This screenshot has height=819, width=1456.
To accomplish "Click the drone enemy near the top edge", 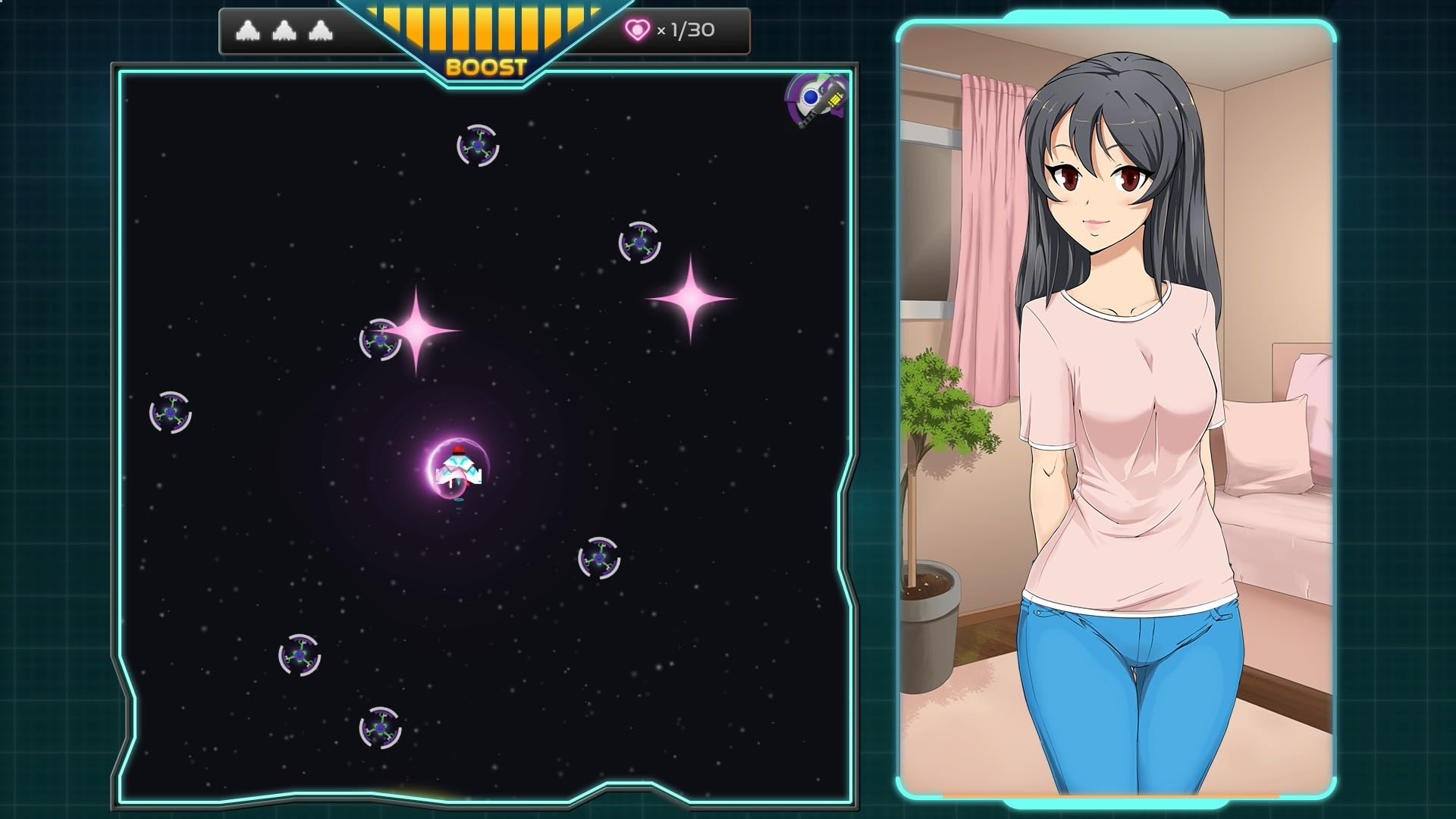I will 476,144.
